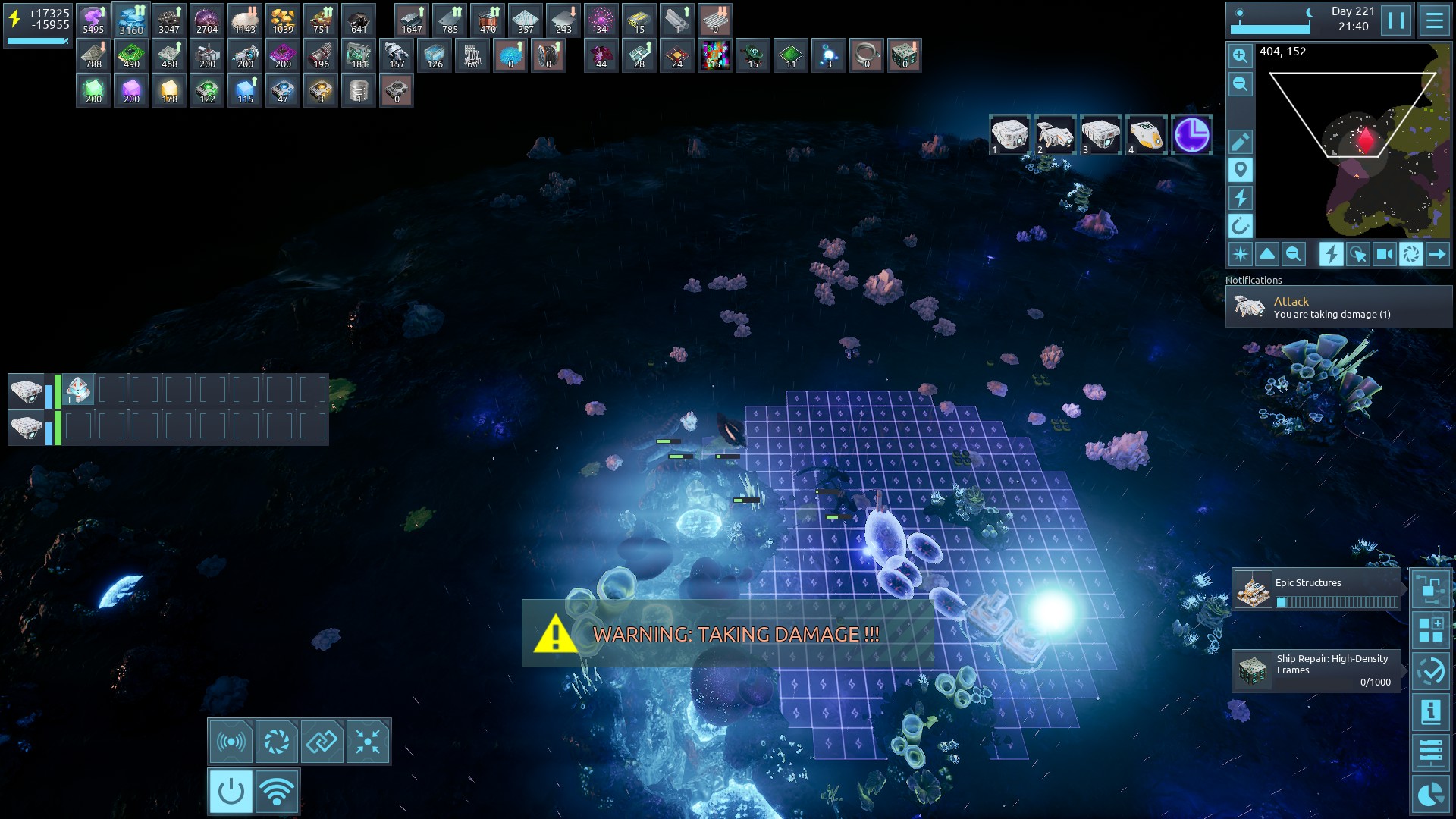Select the purple clock icon in hotbar
The width and height of the screenshot is (1456, 819).
1191,135
